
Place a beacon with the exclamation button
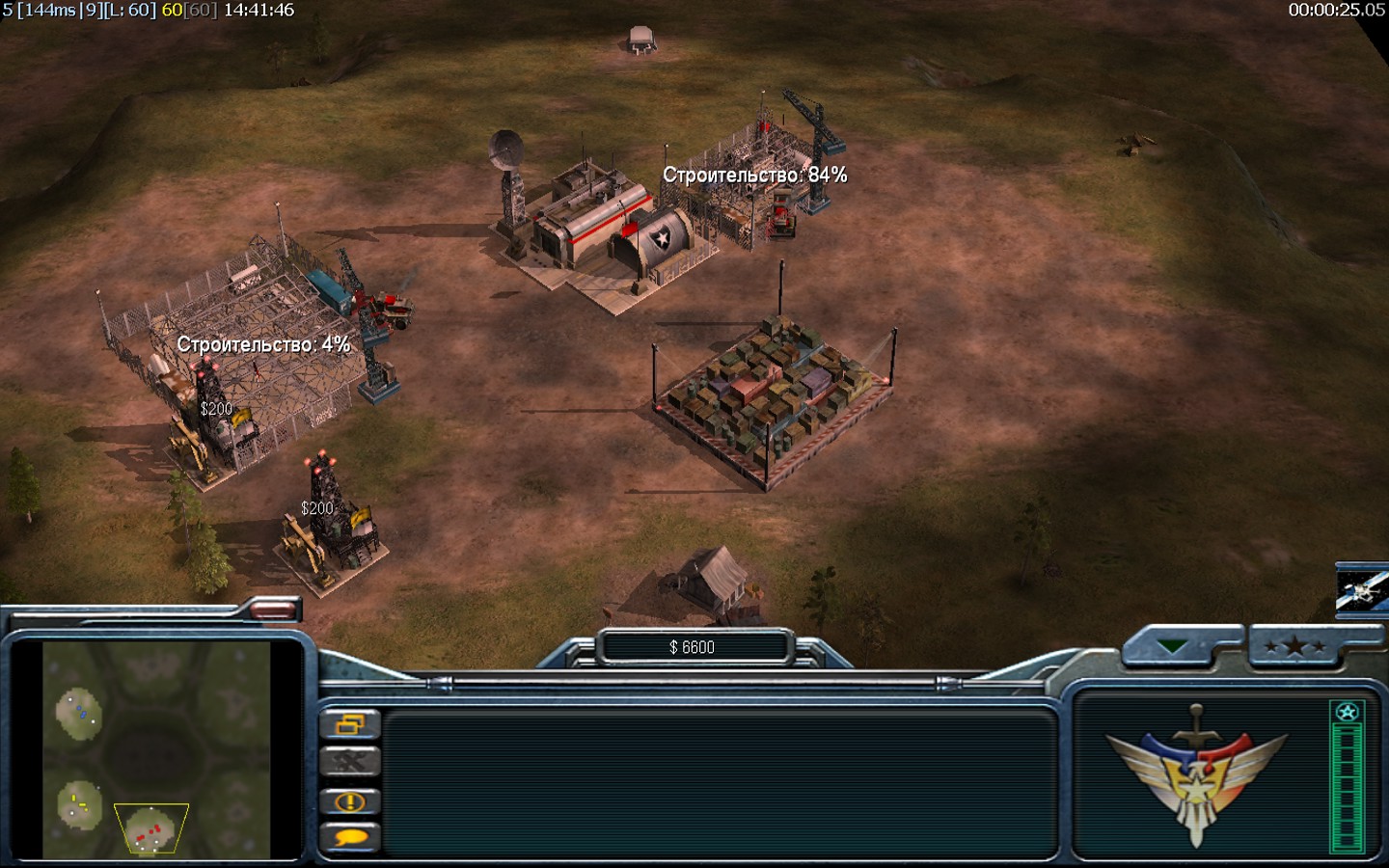coord(349,801)
